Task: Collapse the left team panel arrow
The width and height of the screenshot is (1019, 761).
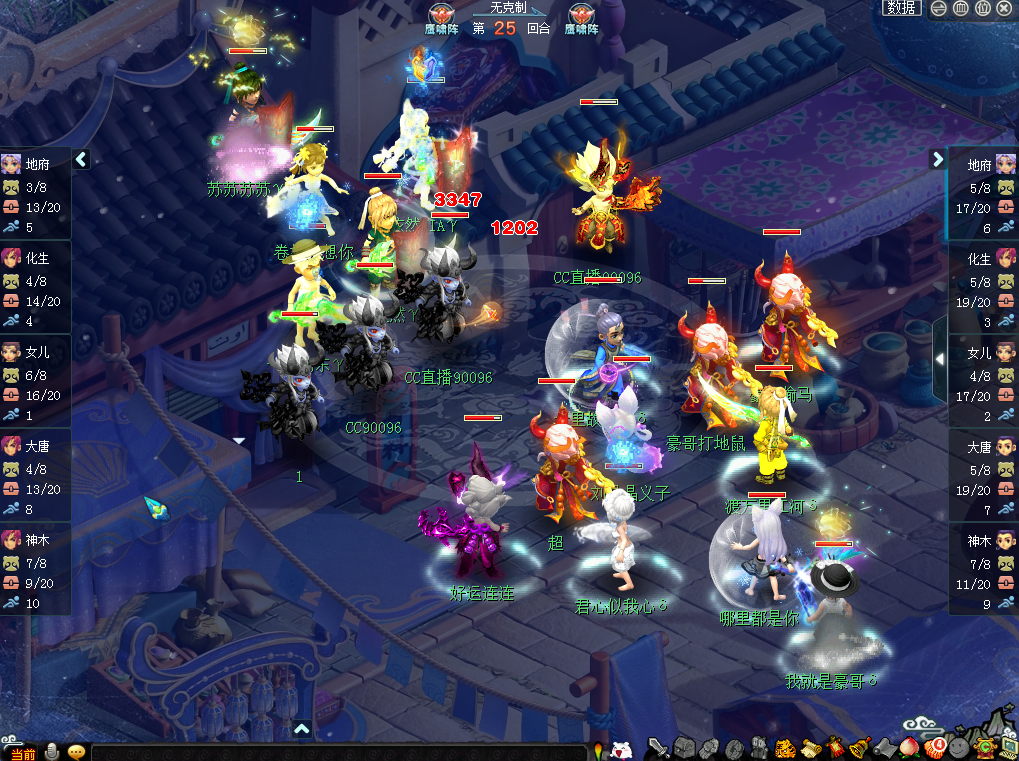Action: 81,159
